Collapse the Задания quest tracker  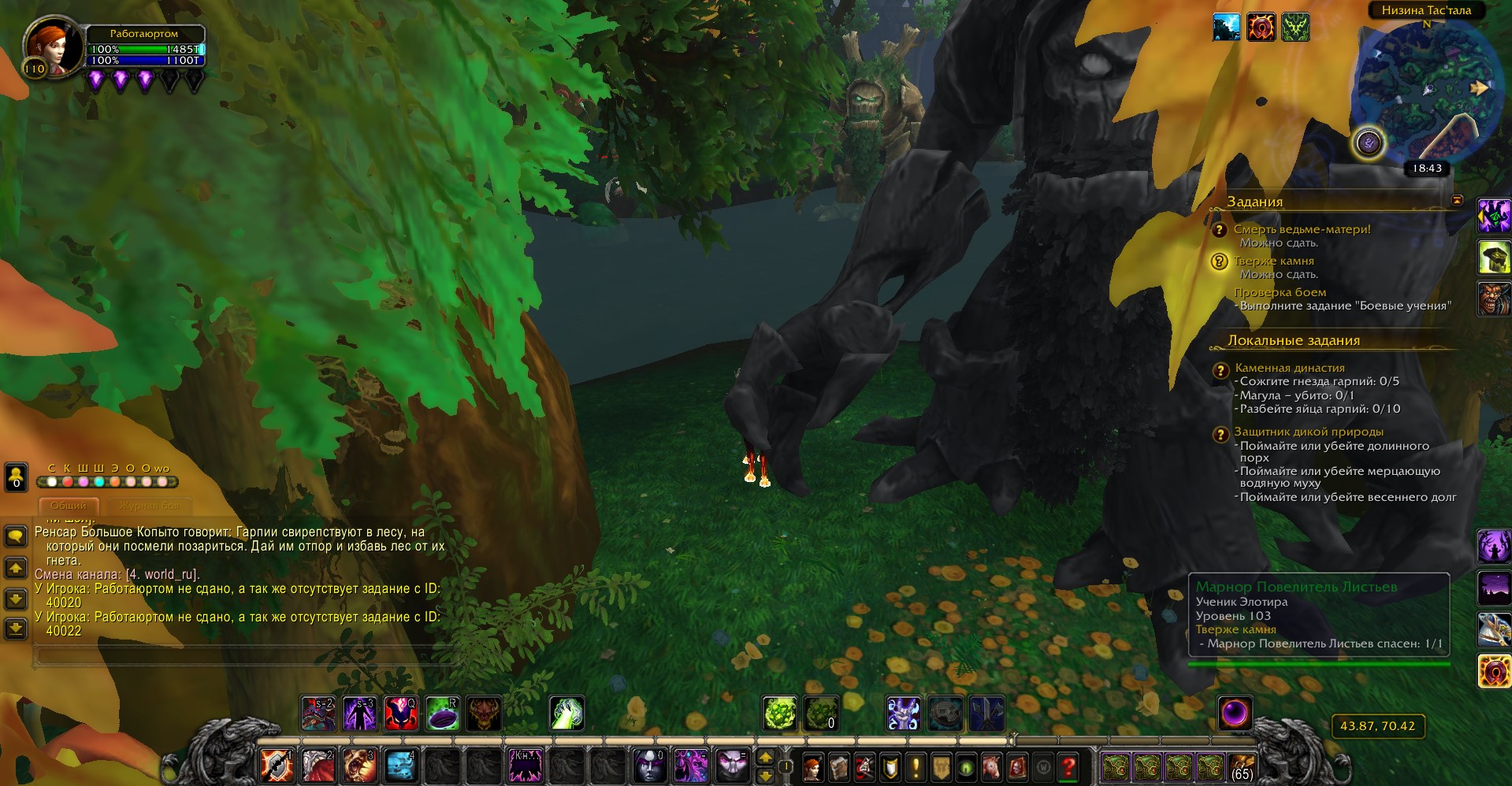point(1457,201)
